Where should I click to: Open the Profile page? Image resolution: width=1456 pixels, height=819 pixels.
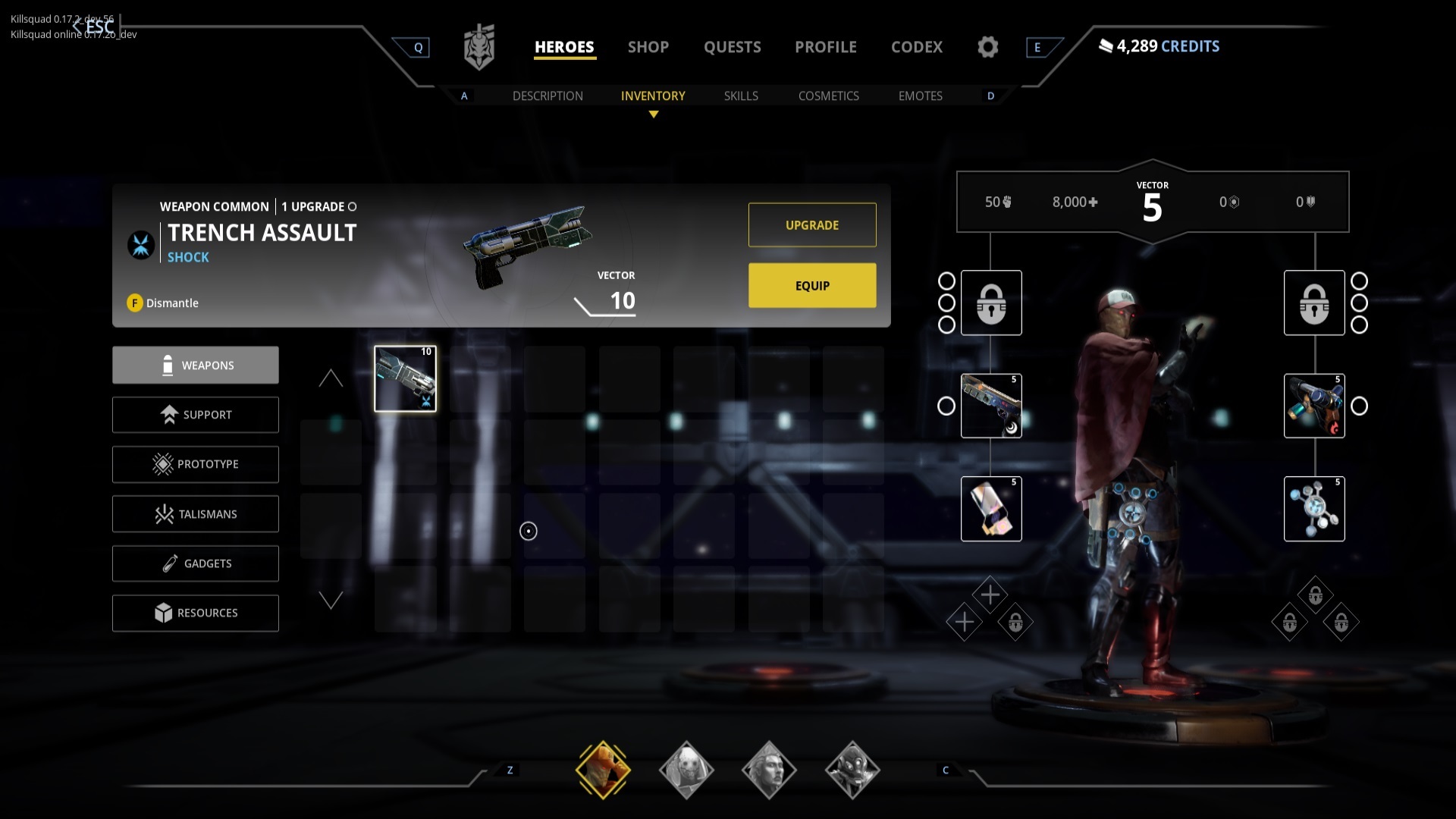pyautogui.click(x=825, y=47)
